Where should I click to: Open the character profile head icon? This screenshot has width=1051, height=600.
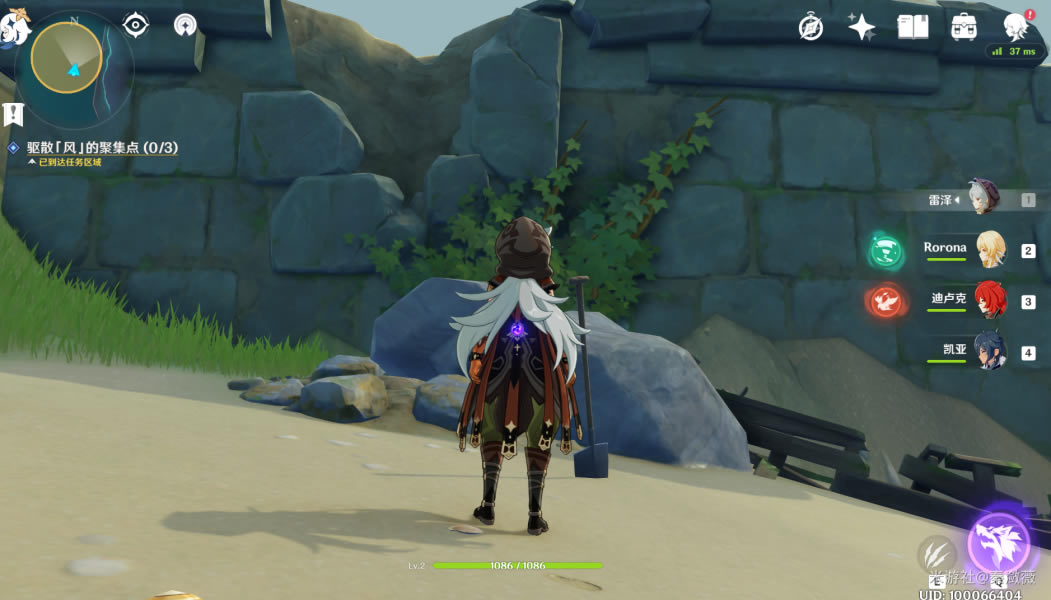1016,27
